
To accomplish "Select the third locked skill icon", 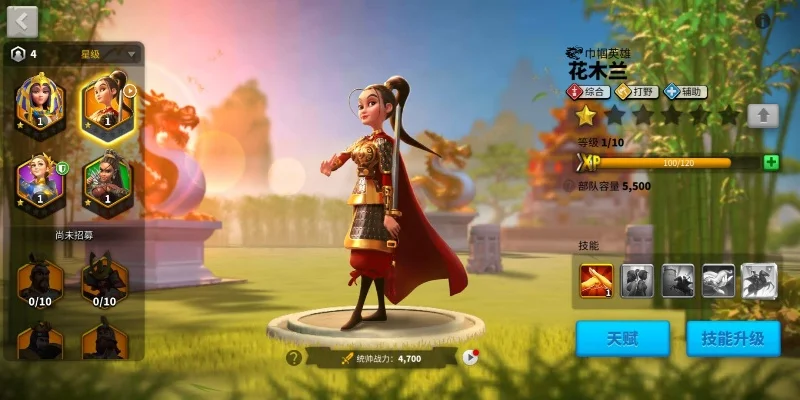I will pyautogui.click(x=678, y=281).
